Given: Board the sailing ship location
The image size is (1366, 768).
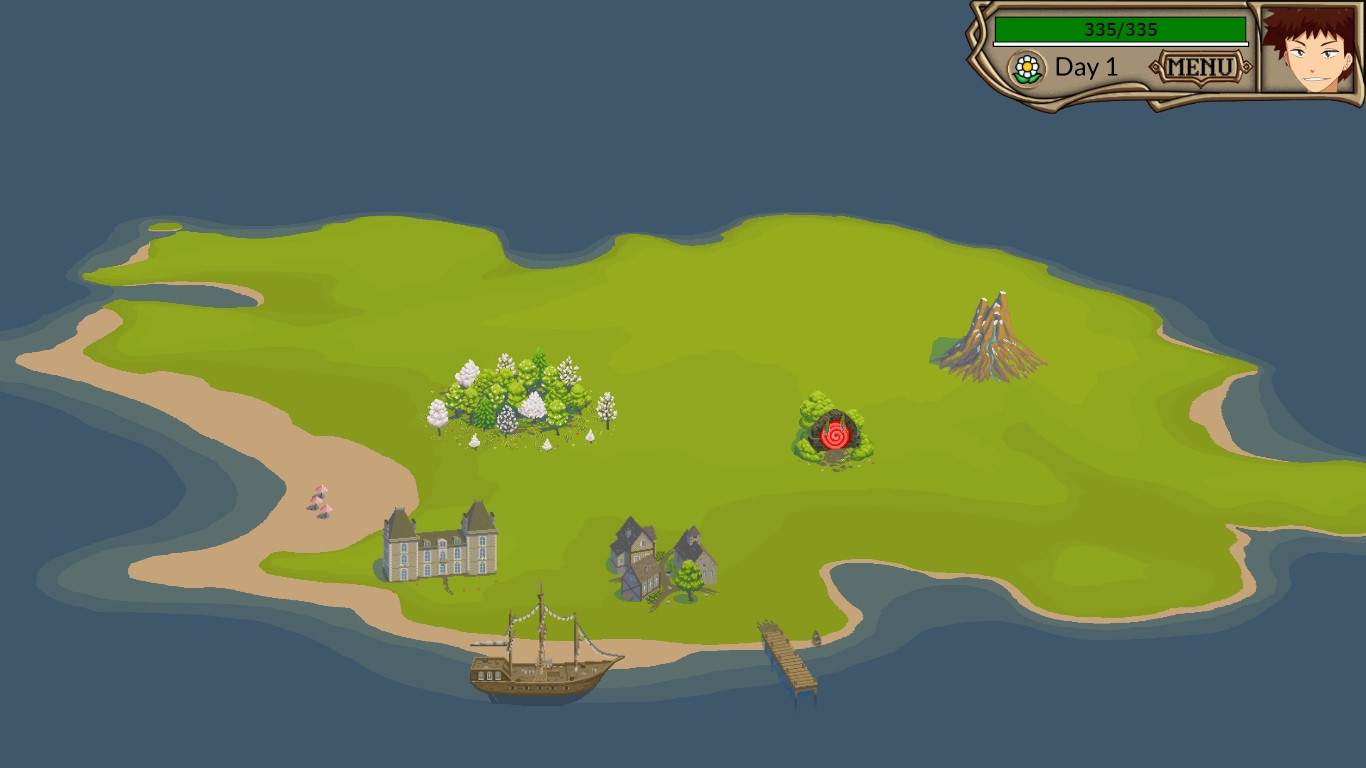Looking at the screenshot, I should coord(543,655).
